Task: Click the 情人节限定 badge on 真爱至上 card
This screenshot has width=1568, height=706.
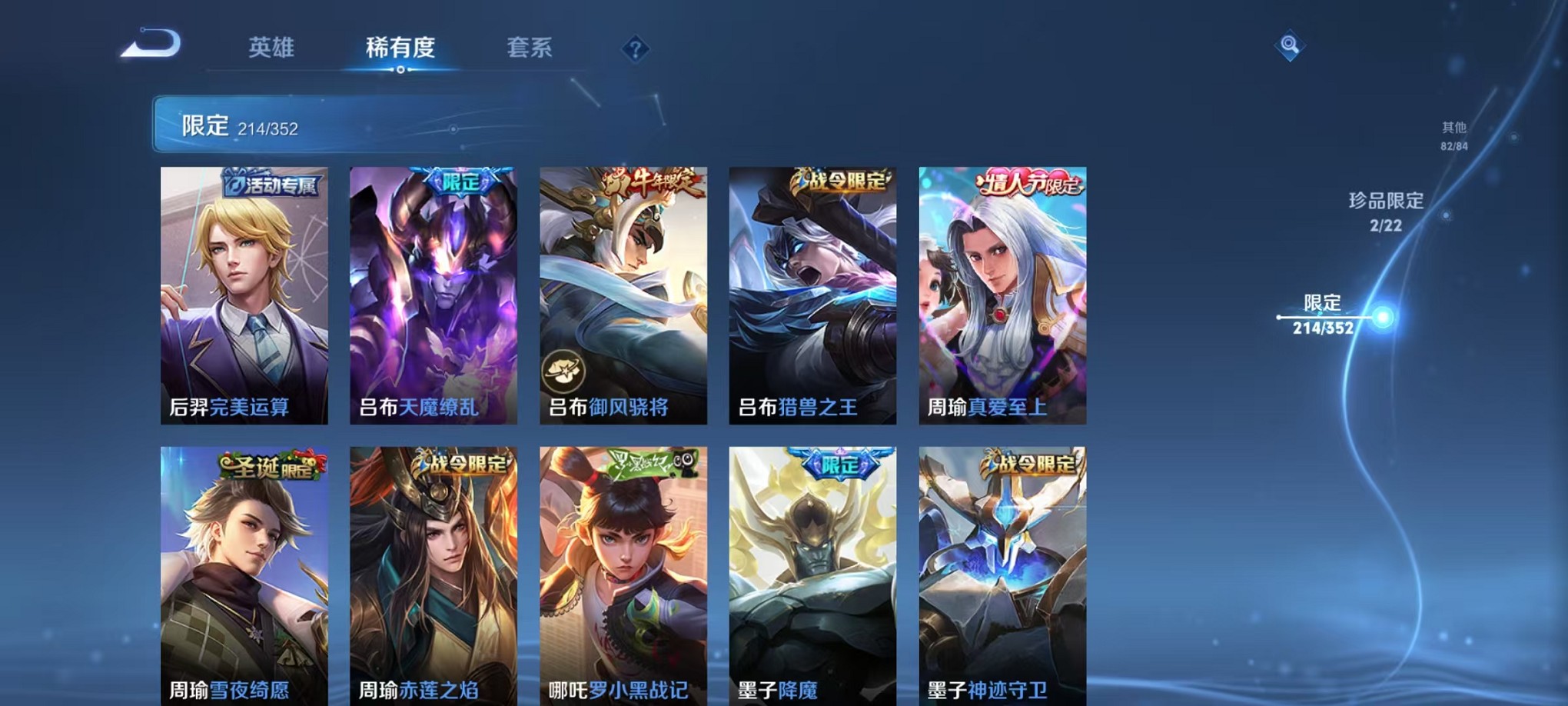Action: tap(1026, 181)
